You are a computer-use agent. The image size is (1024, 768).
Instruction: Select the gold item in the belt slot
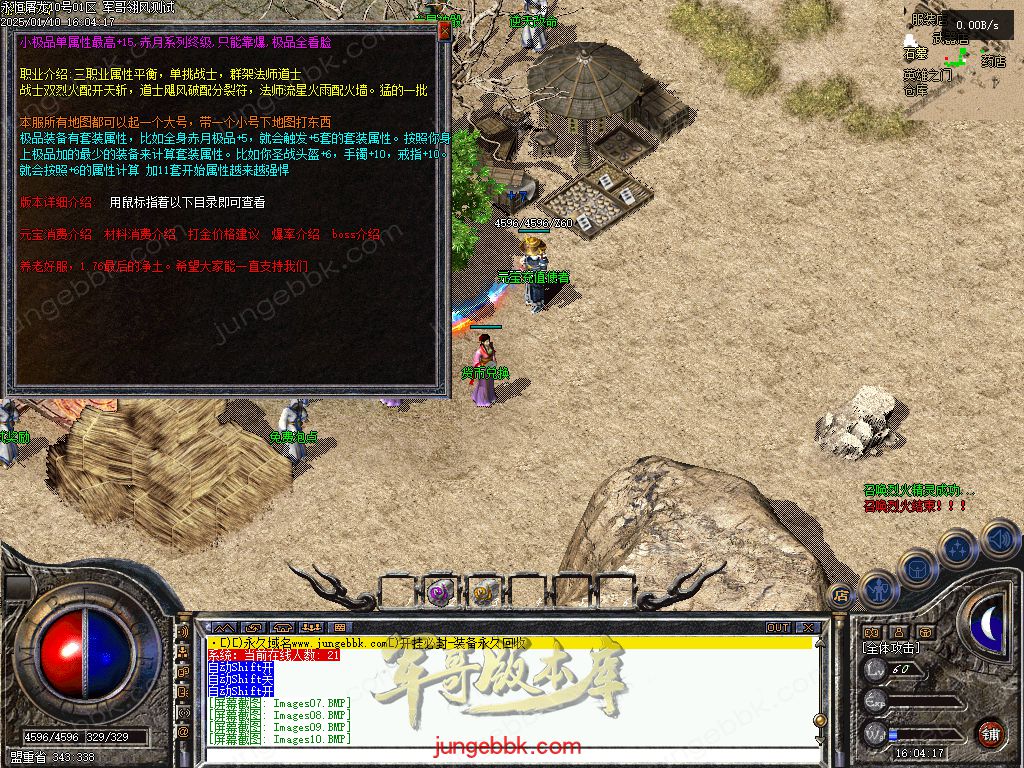[483, 593]
